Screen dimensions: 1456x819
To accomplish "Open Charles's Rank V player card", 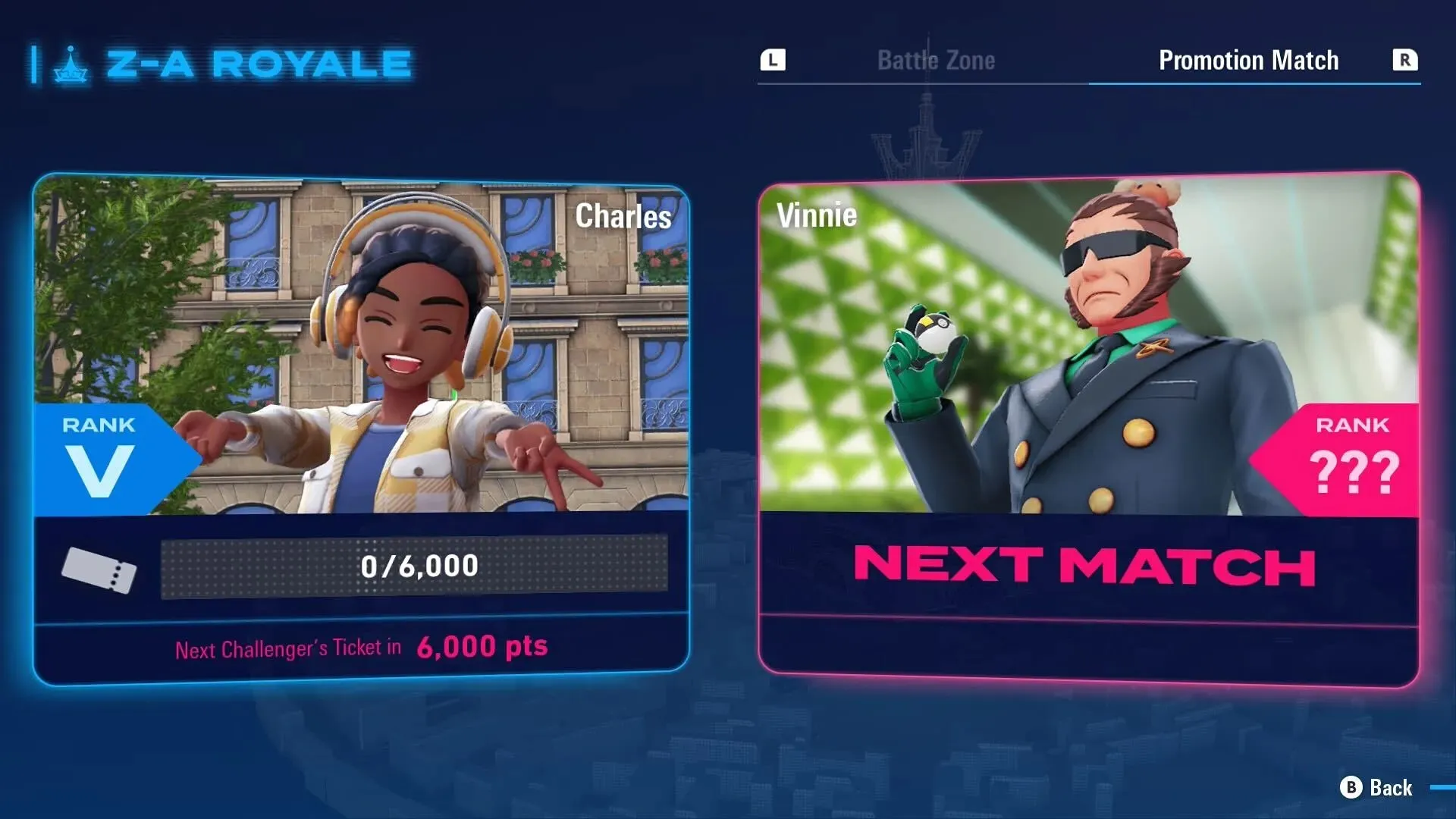I will pyautogui.click(x=361, y=428).
